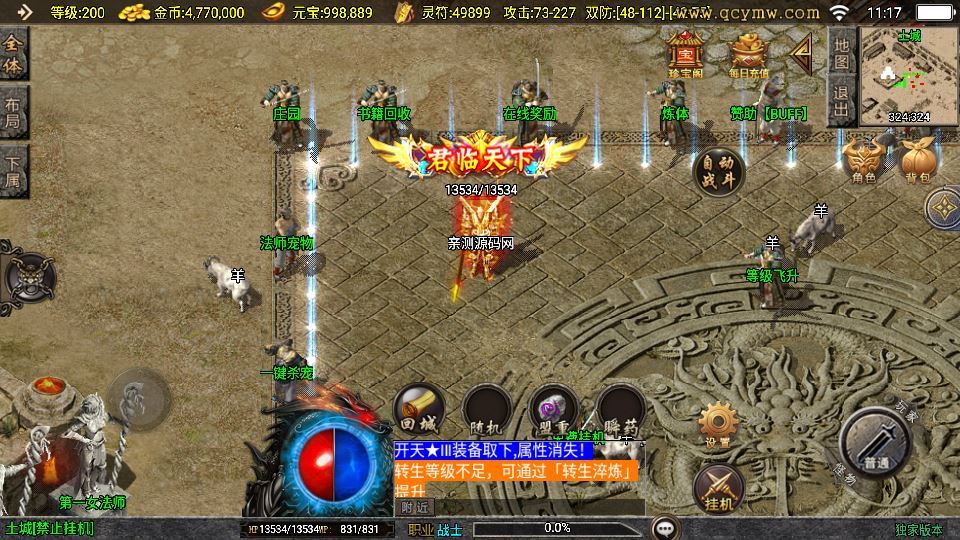The width and height of the screenshot is (960, 540).
Task: Use the 瞬药 instant potion slot
Action: coord(620,409)
